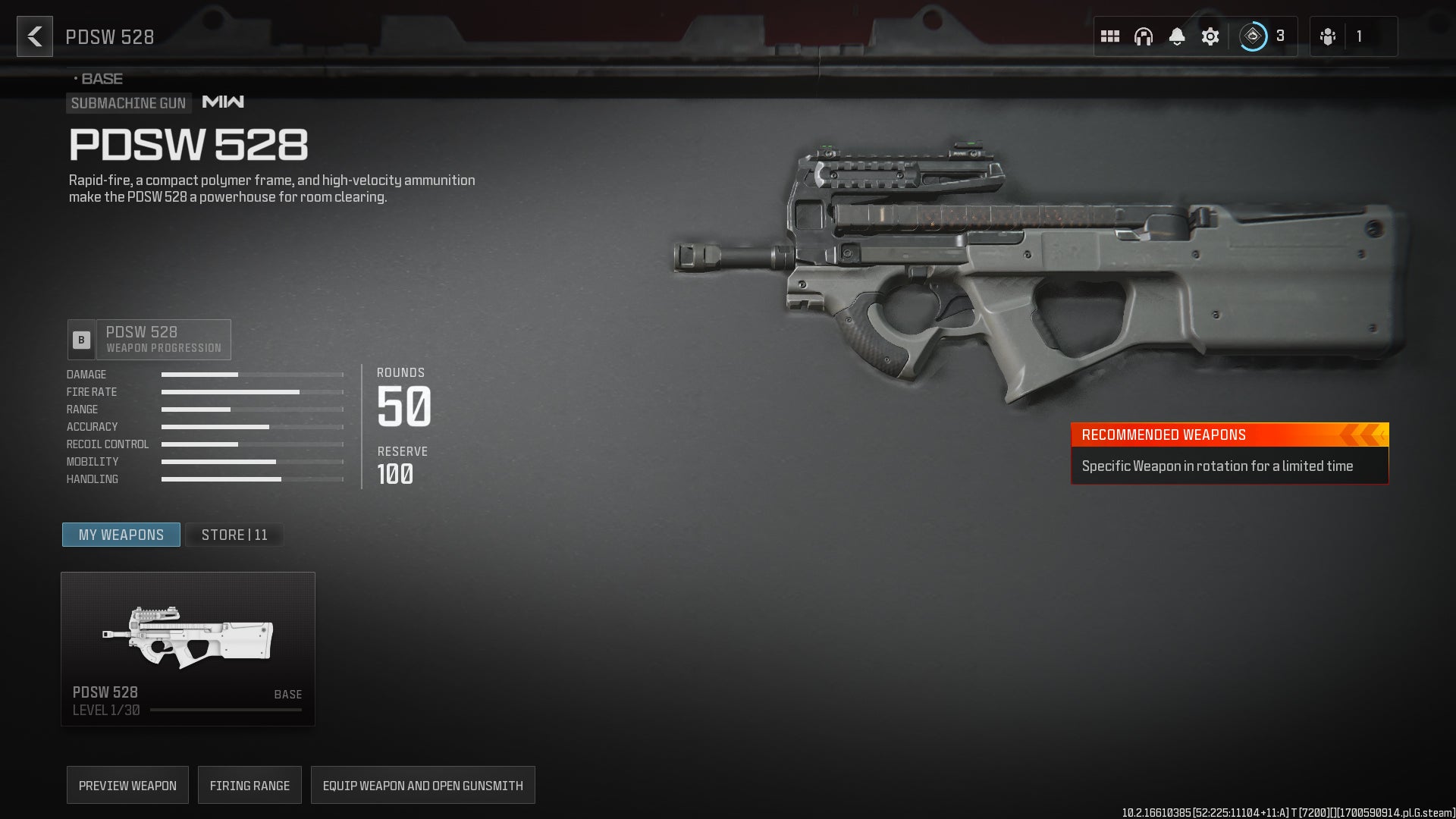Open the notifications bell icon
This screenshot has width=1456, height=819.
coord(1177,36)
